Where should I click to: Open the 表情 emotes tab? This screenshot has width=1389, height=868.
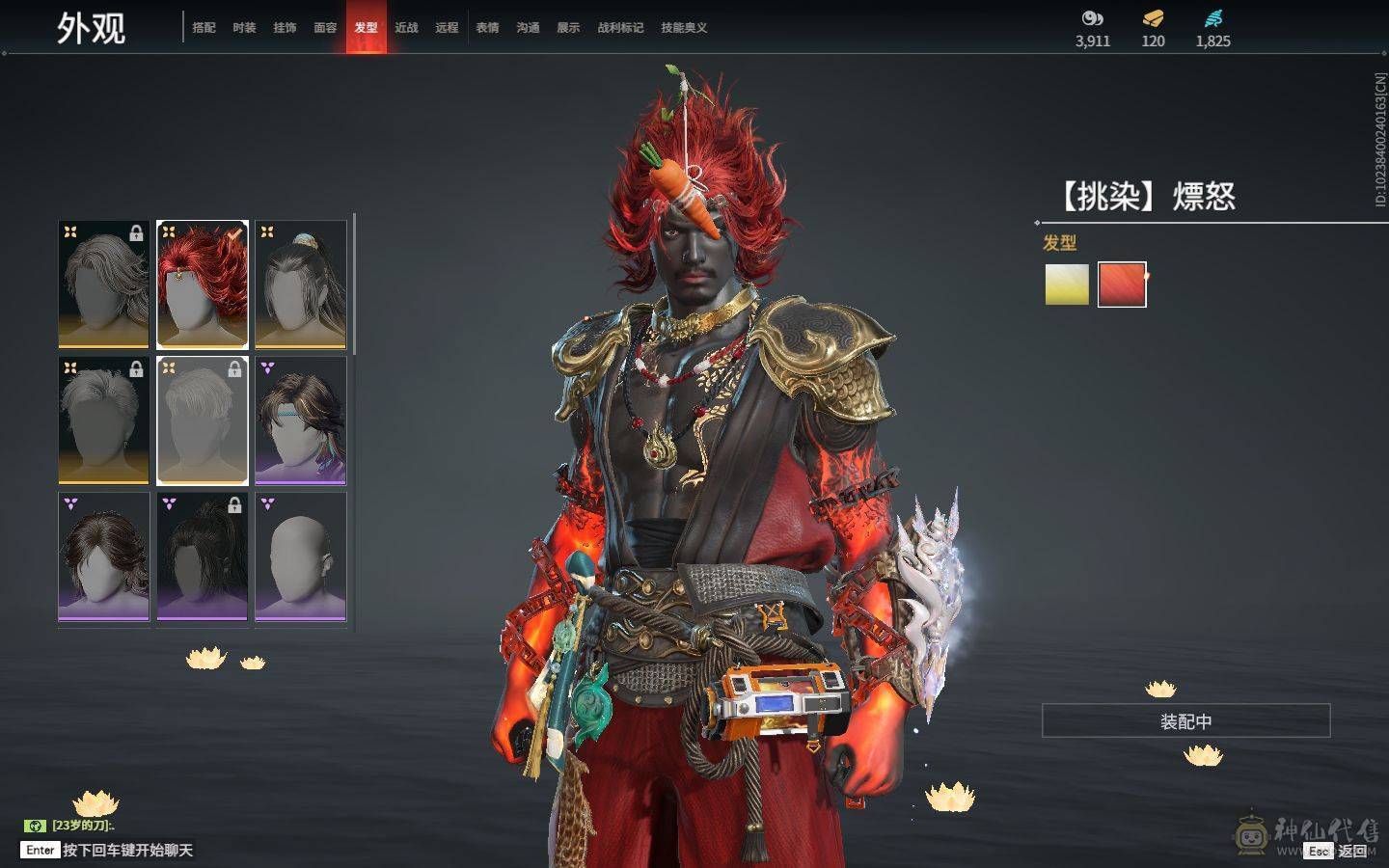(x=487, y=28)
